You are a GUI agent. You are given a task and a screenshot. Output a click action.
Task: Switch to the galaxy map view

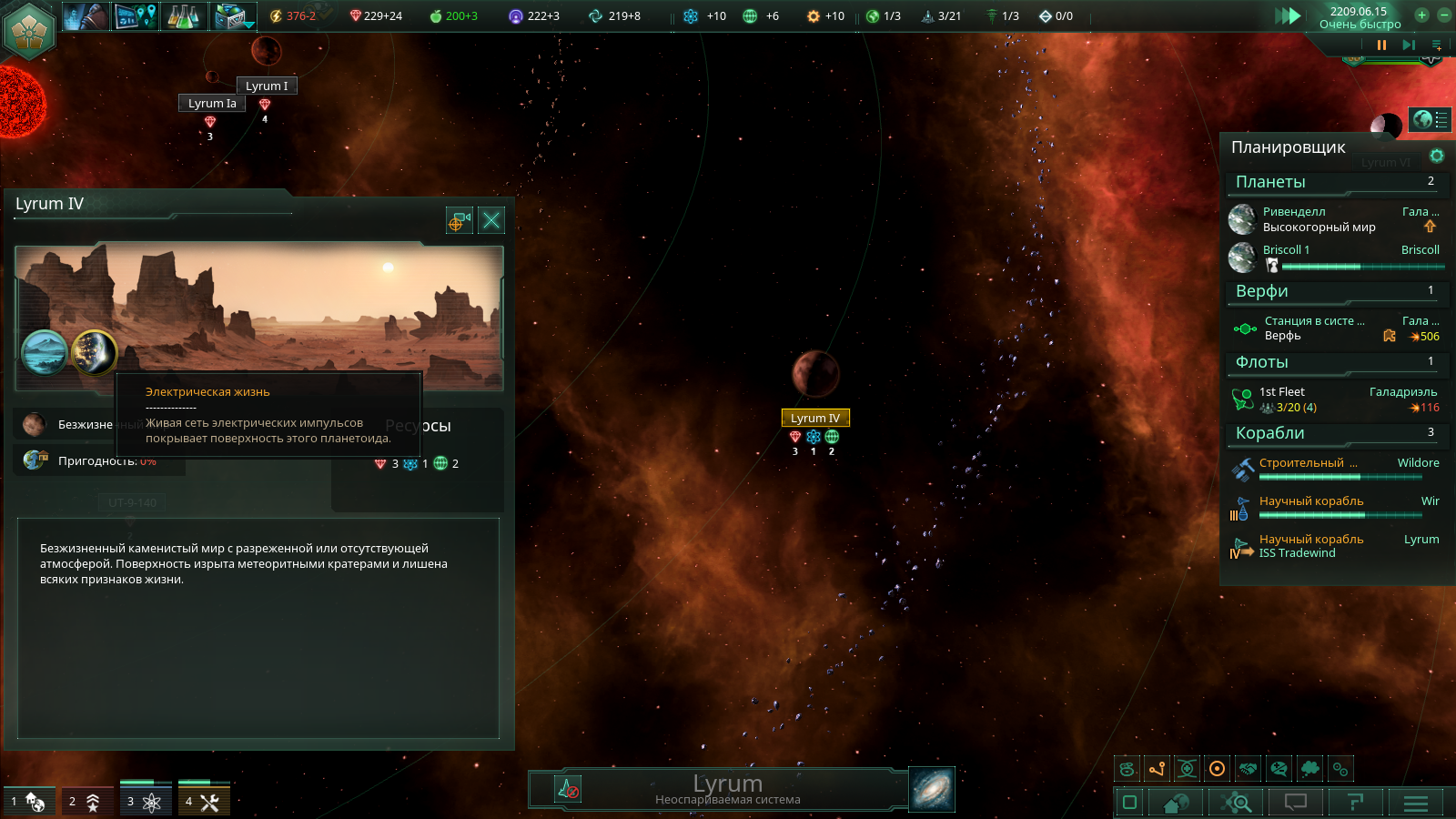point(932,789)
